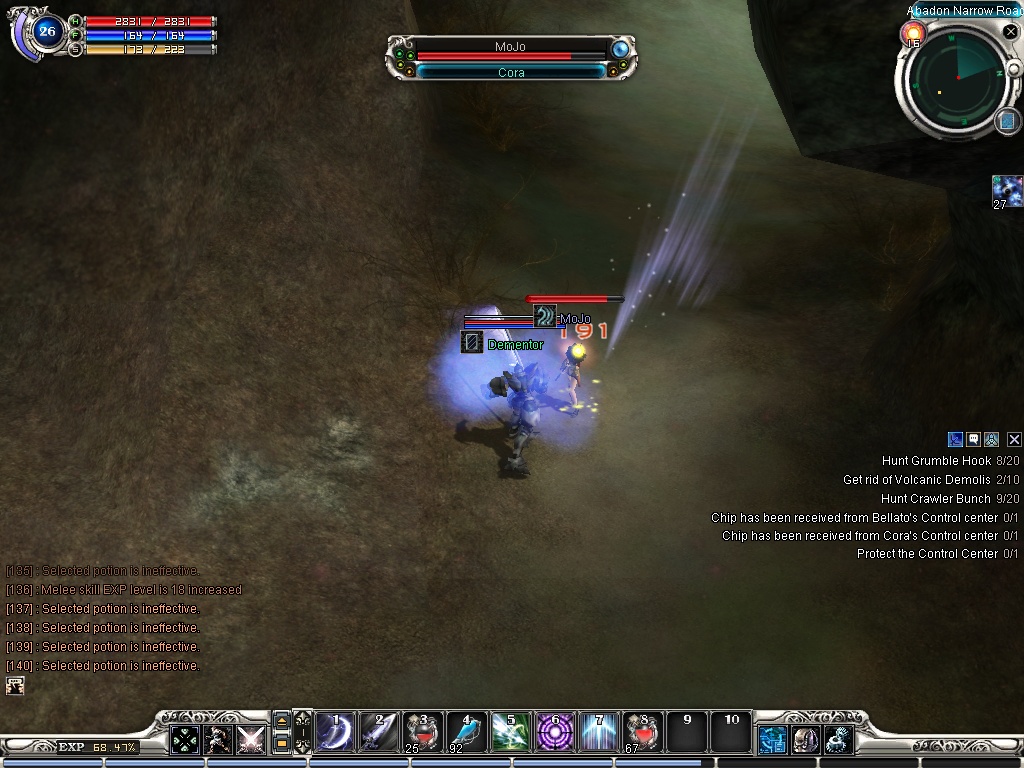Activate the purple target-ring skill in slot 6
This screenshot has width=1024, height=768.
click(555, 732)
